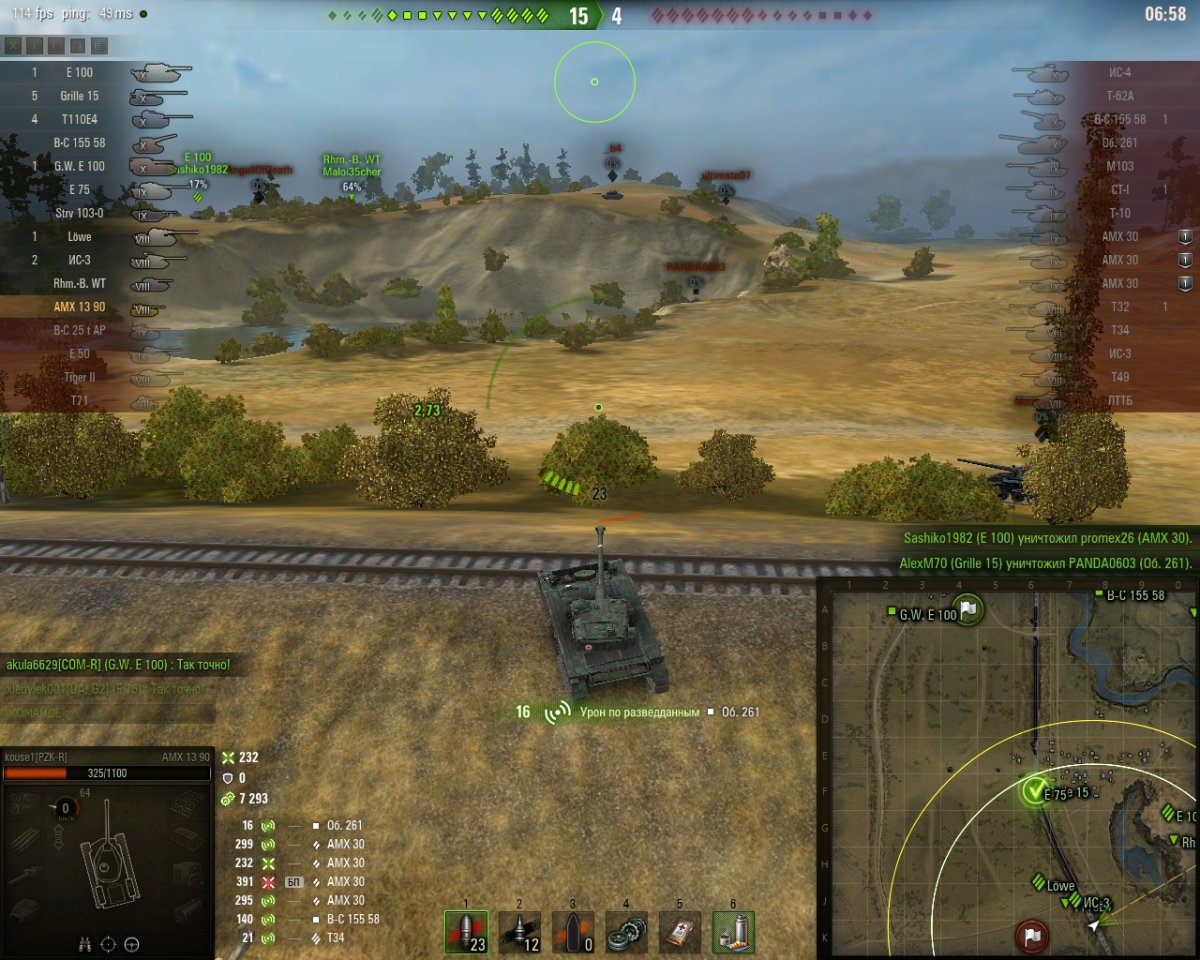Viewport: 1200px width, 960px height.
Task: Click the steering wheel icon in damage panel
Action: (131, 943)
